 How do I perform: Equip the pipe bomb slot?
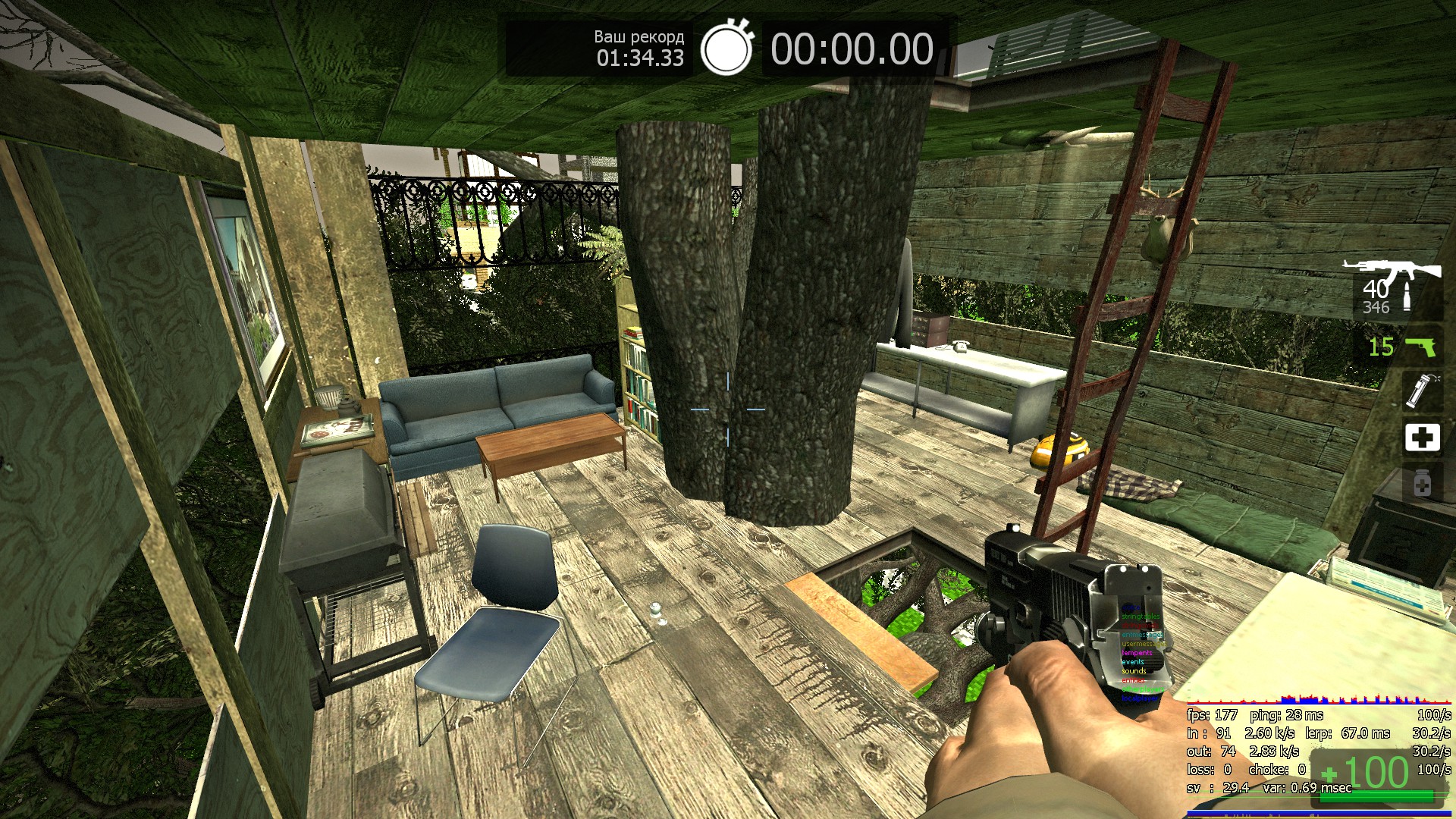[1420, 390]
